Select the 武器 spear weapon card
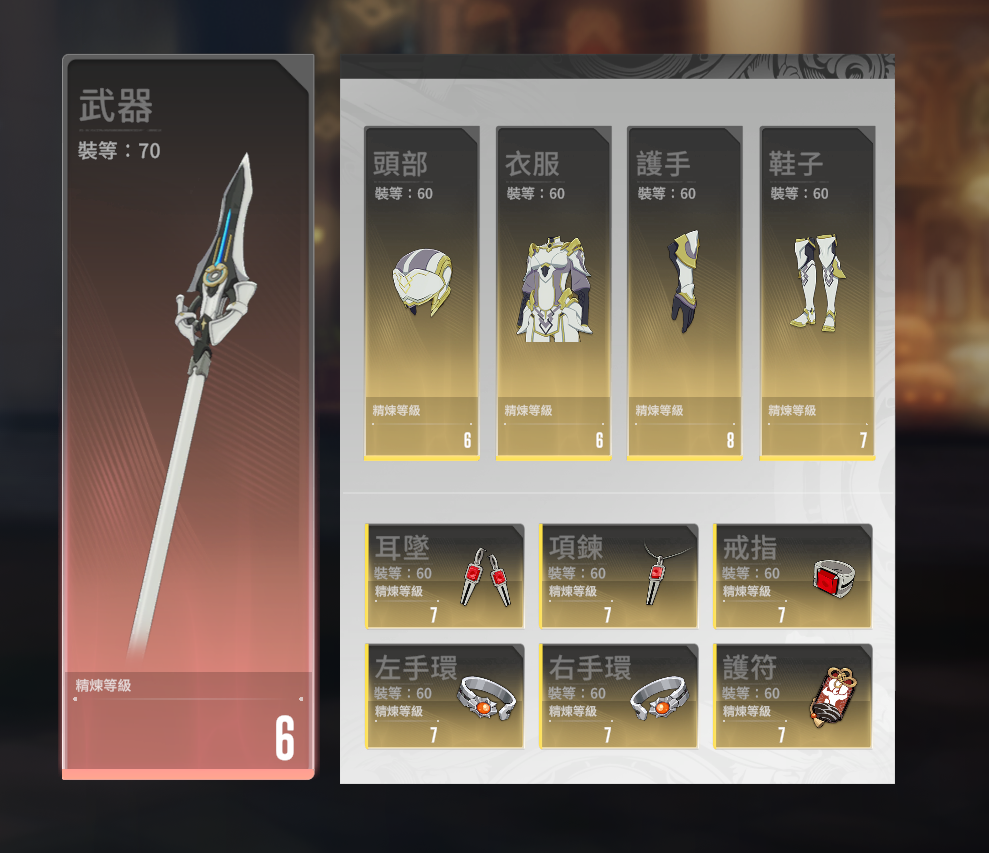The image size is (989, 853). 188,415
